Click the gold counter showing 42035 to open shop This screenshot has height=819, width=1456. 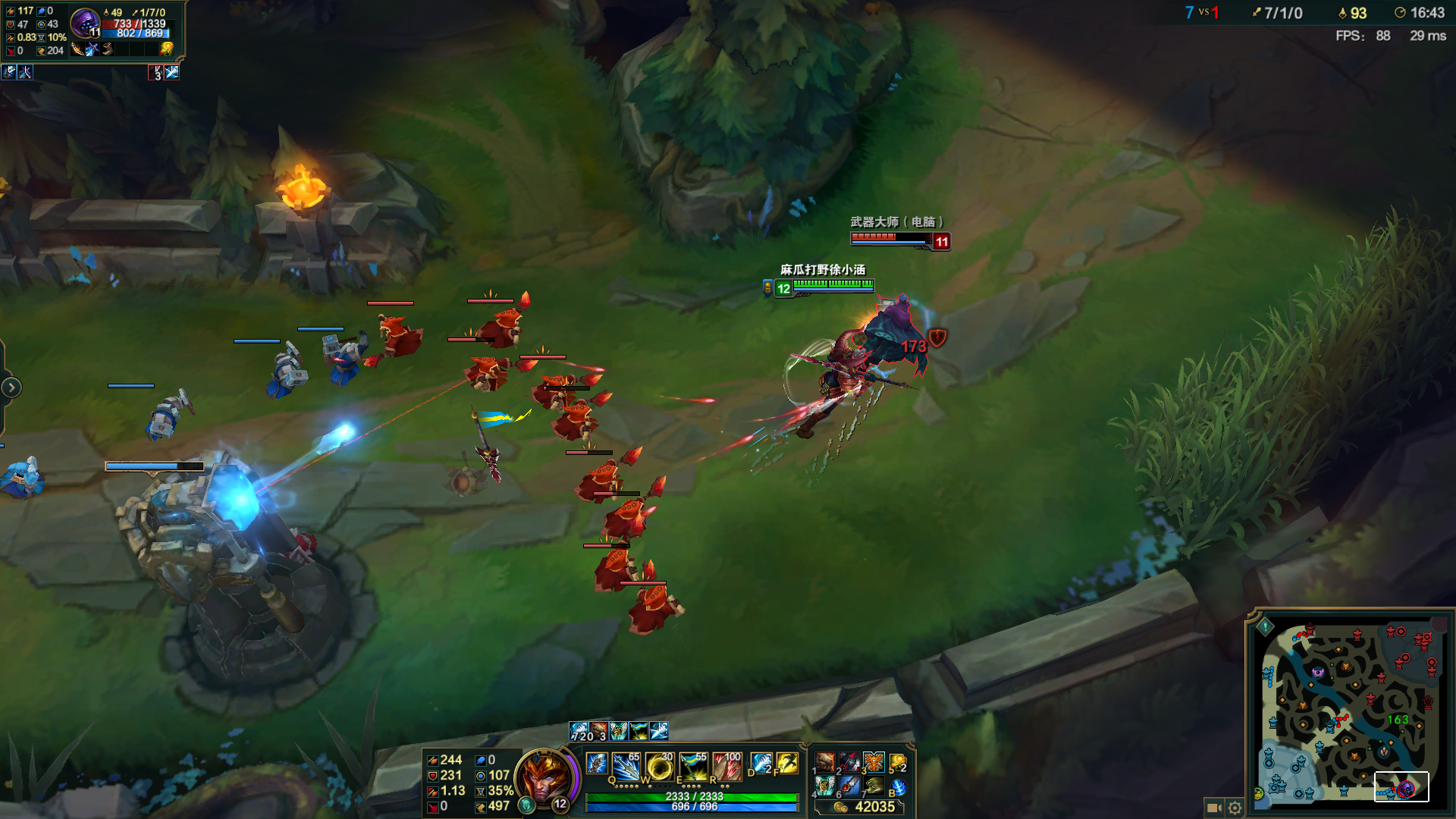876,808
